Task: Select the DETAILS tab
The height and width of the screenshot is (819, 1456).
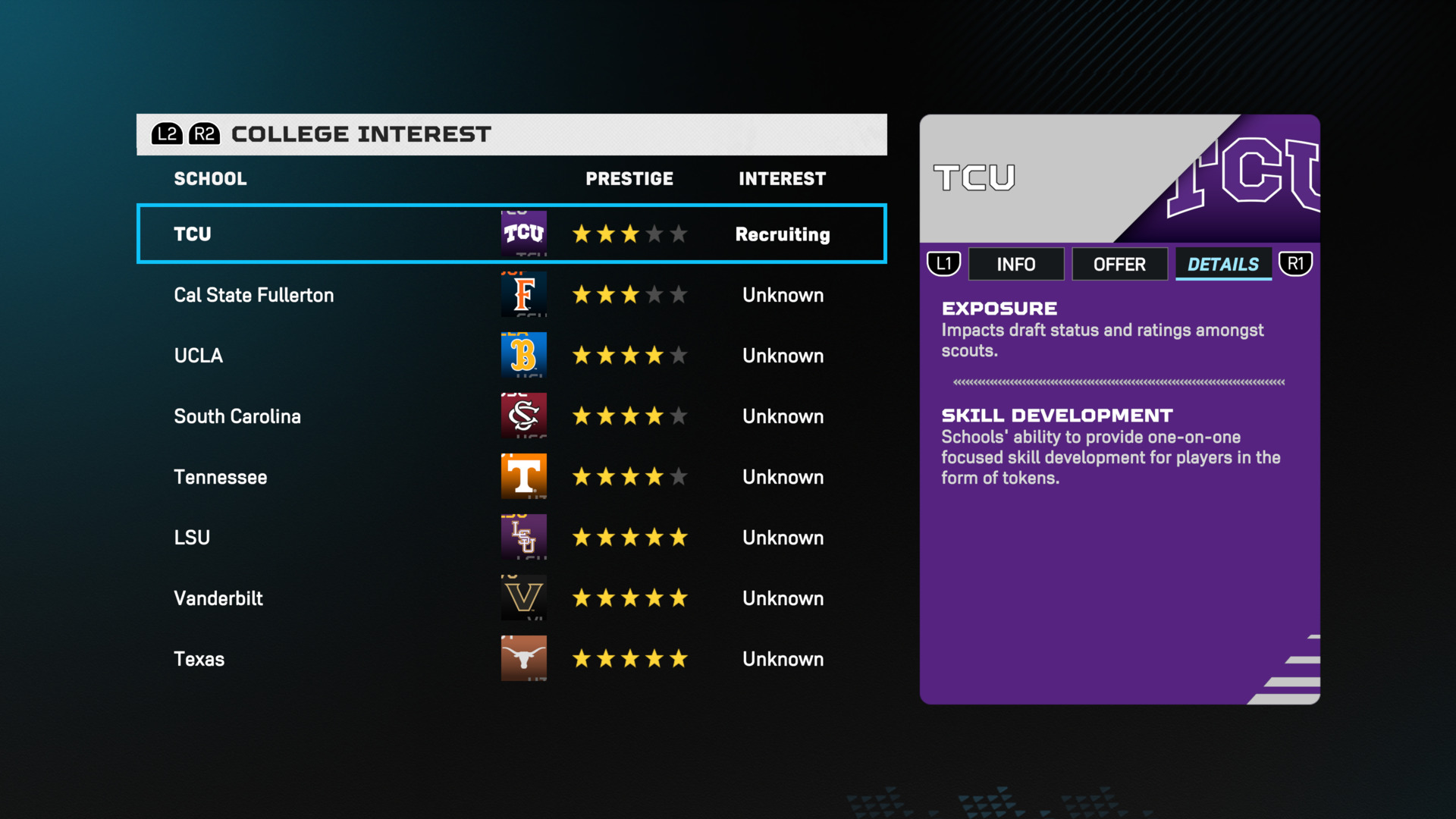Action: tap(1223, 264)
